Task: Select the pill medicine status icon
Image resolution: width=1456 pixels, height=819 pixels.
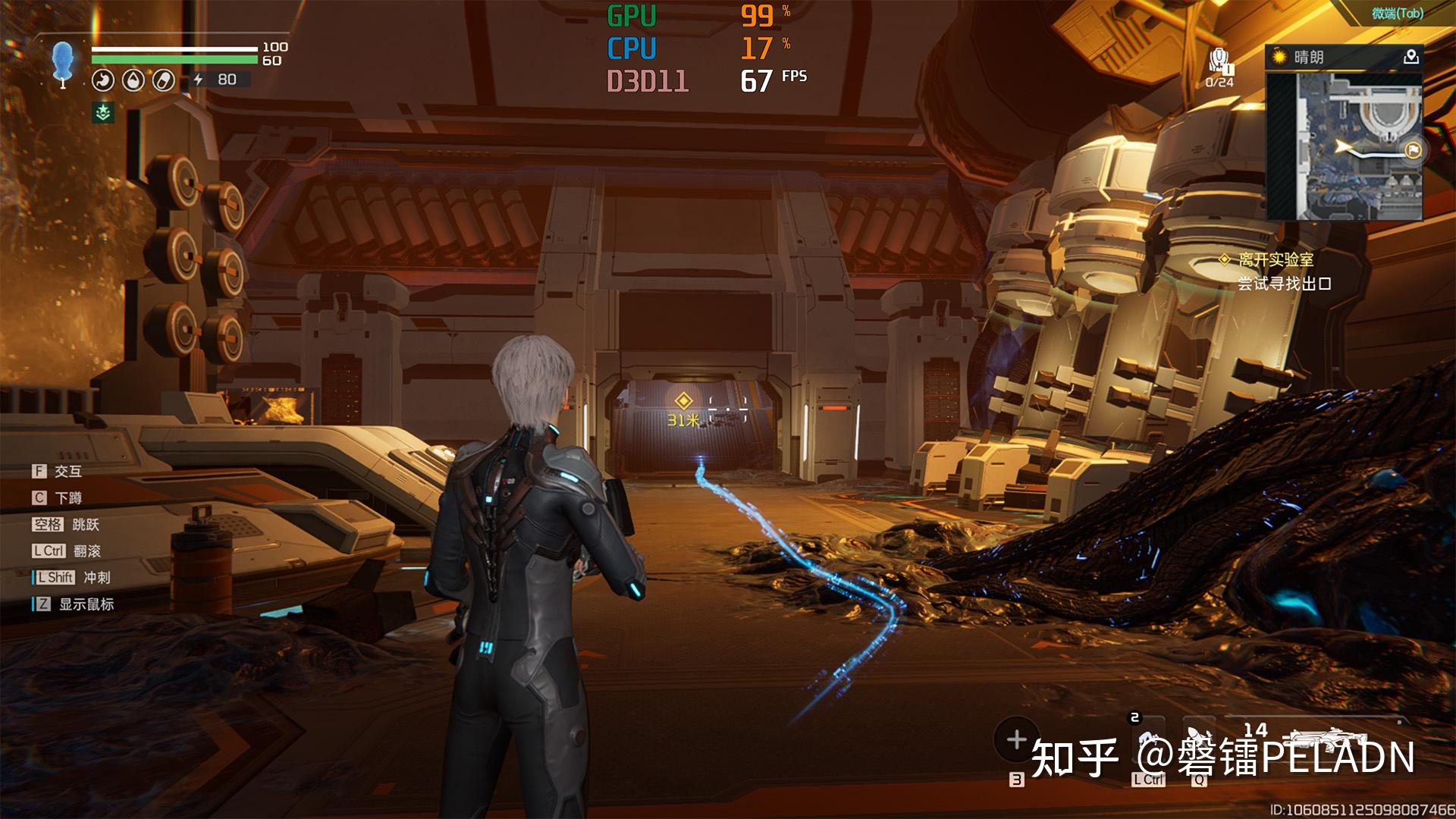Action: 163,80
